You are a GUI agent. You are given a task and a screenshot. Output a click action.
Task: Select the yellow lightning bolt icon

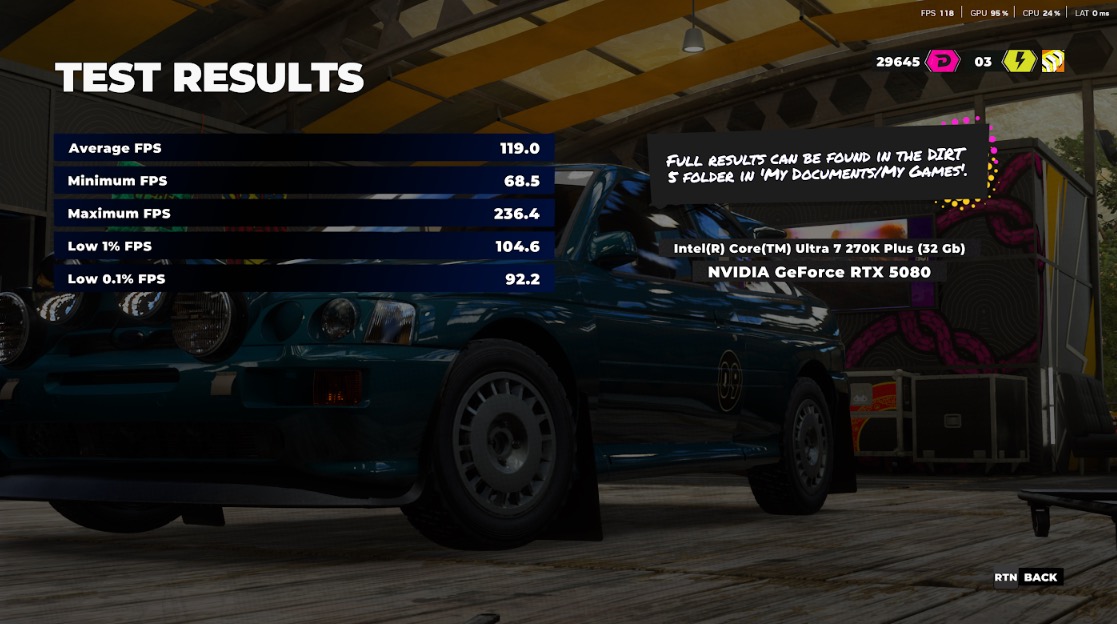(1019, 62)
